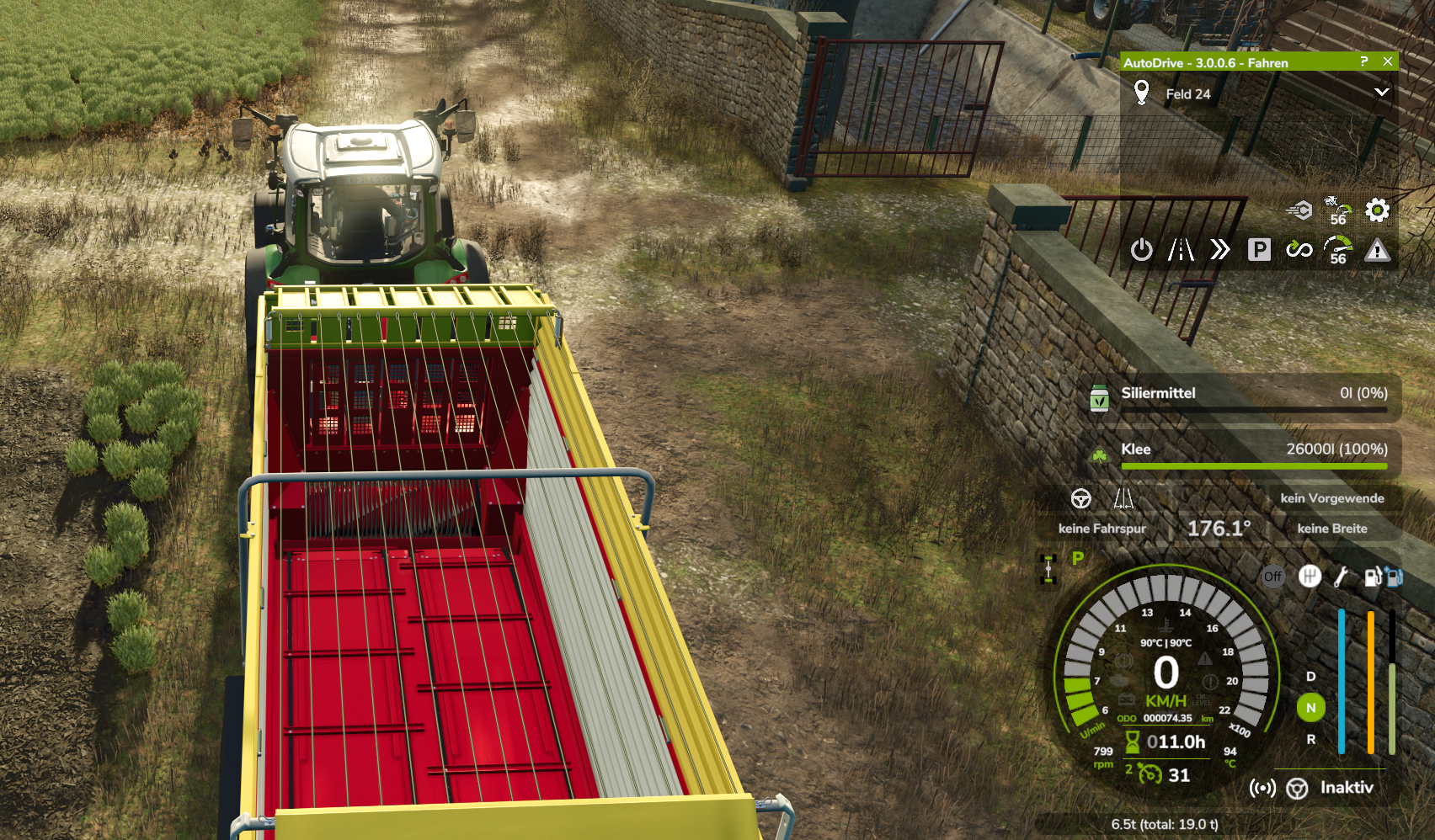Toggle the AutoDrive power button

click(x=1141, y=250)
